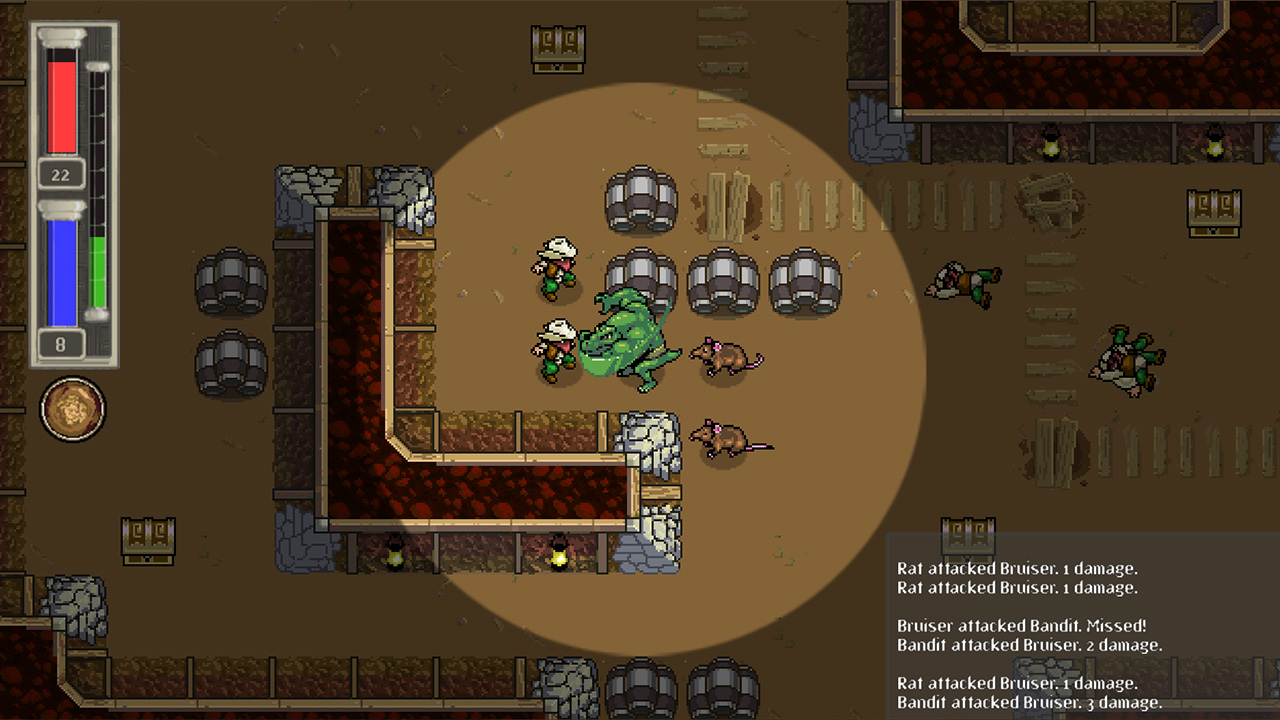This screenshot has height=720, width=1280.
Task: Click the mana value box labeled 8
Action: coord(61,342)
